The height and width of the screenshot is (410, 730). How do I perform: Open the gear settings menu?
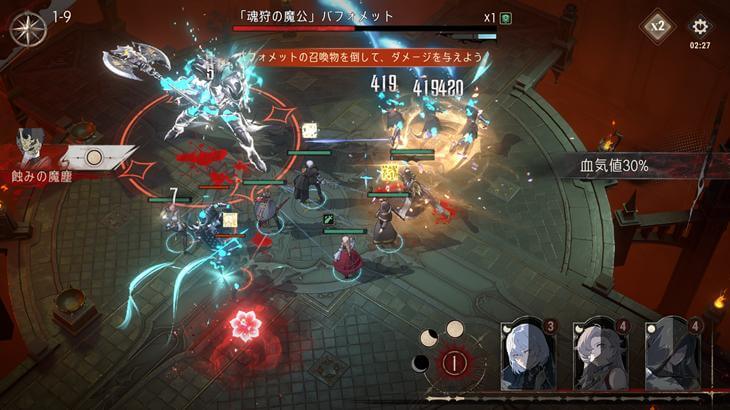pyautogui.click(x=700, y=26)
